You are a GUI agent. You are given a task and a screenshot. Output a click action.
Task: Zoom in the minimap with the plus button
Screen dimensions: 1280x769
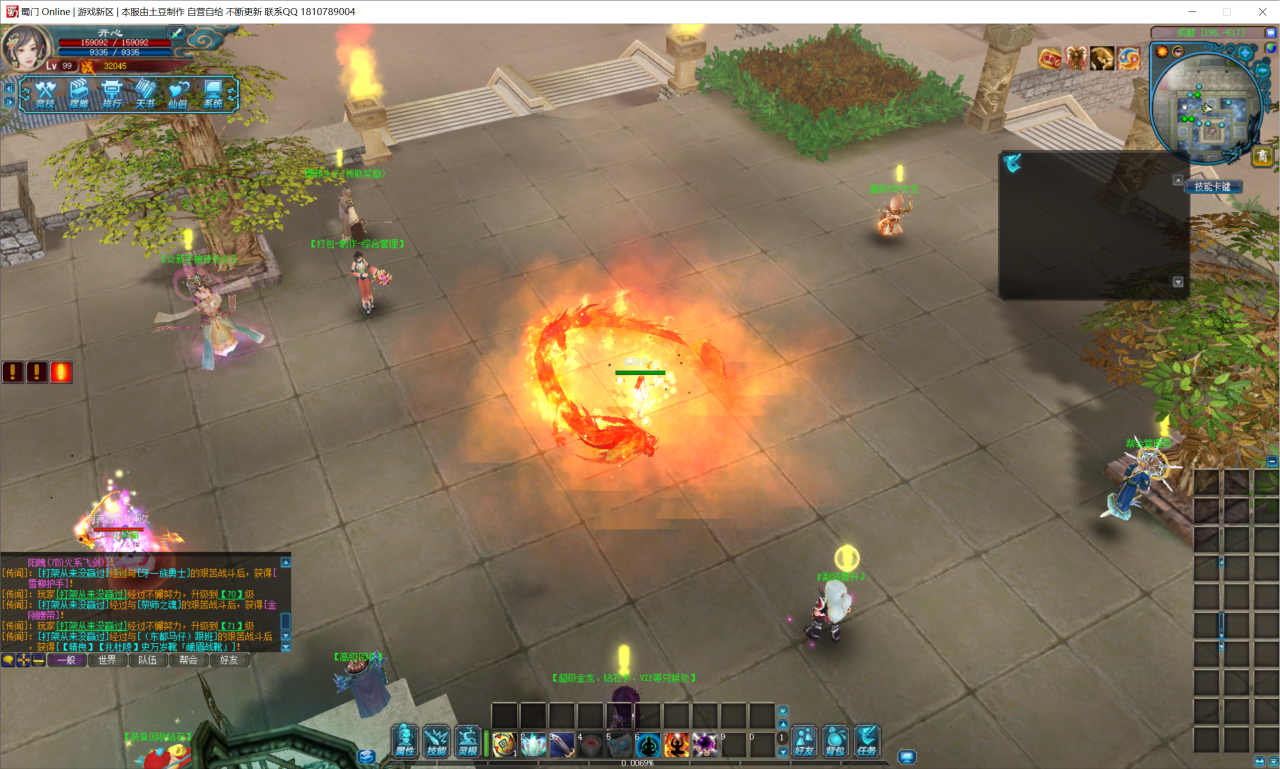point(1245,52)
